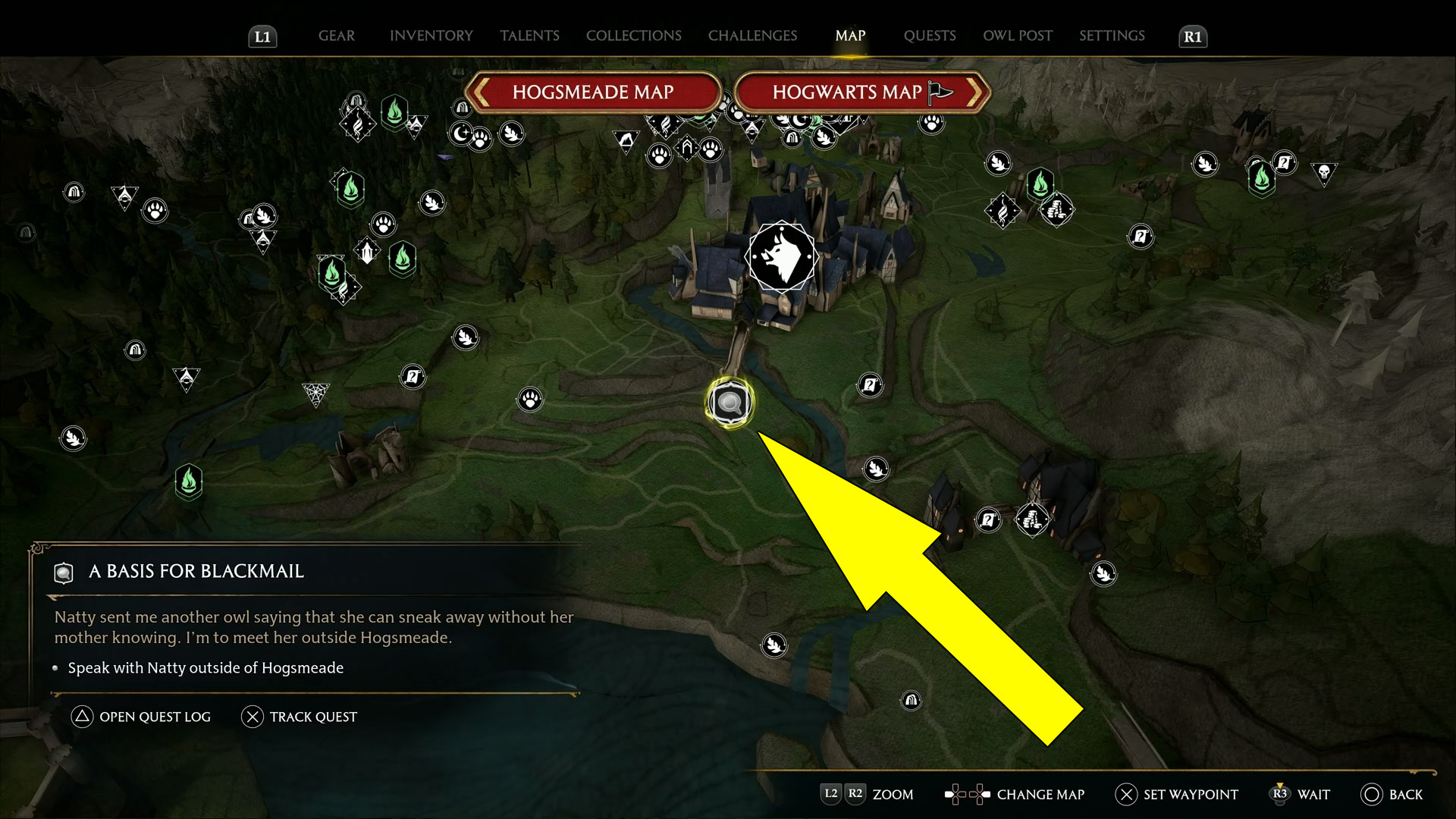Open the Quests tab in the top menu
1456x819 pixels.
[x=929, y=36]
